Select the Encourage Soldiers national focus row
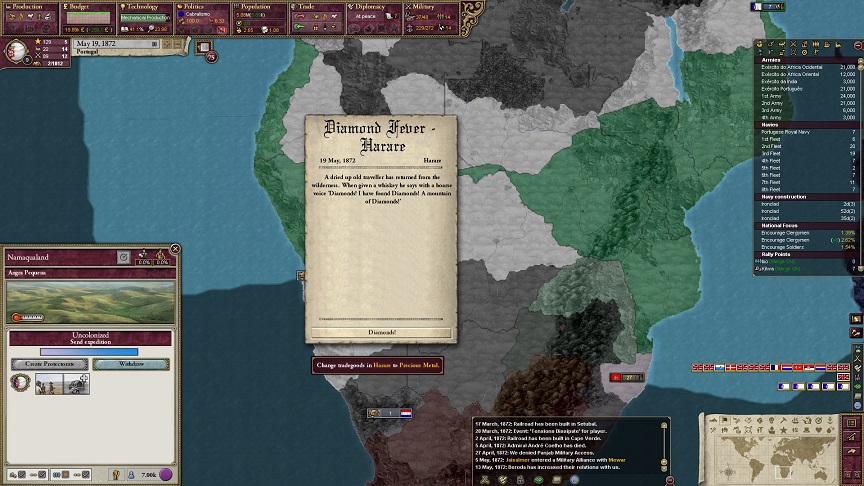Screen dimensions: 864x486 [788, 246]
